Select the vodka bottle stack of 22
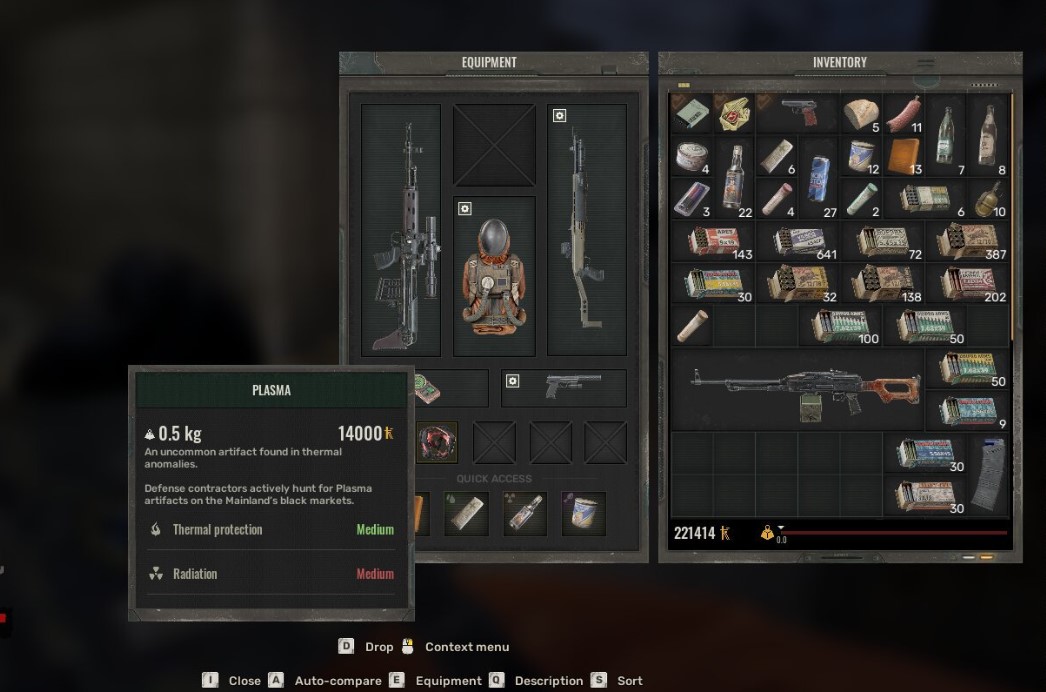 pos(733,176)
